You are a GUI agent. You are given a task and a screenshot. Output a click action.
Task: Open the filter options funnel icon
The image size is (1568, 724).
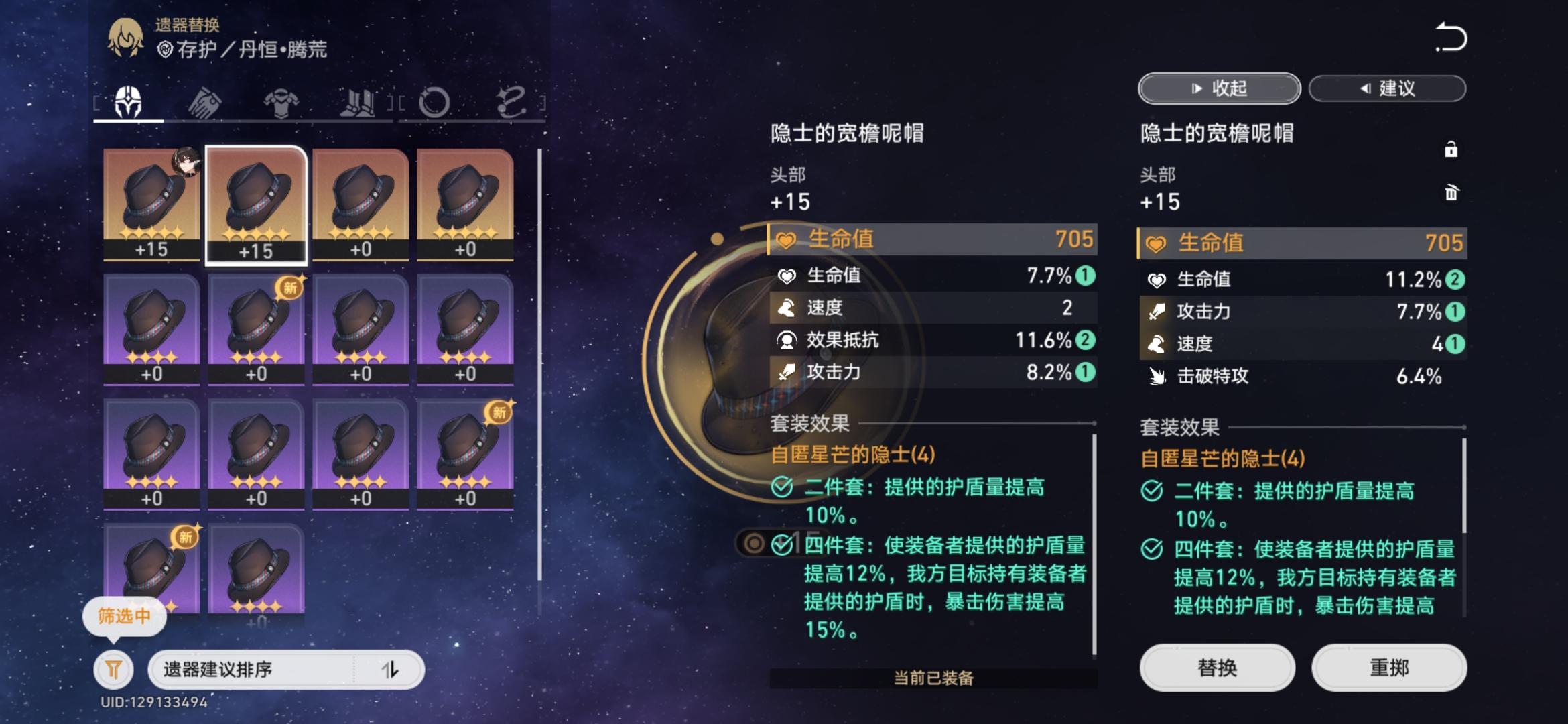[x=113, y=670]
